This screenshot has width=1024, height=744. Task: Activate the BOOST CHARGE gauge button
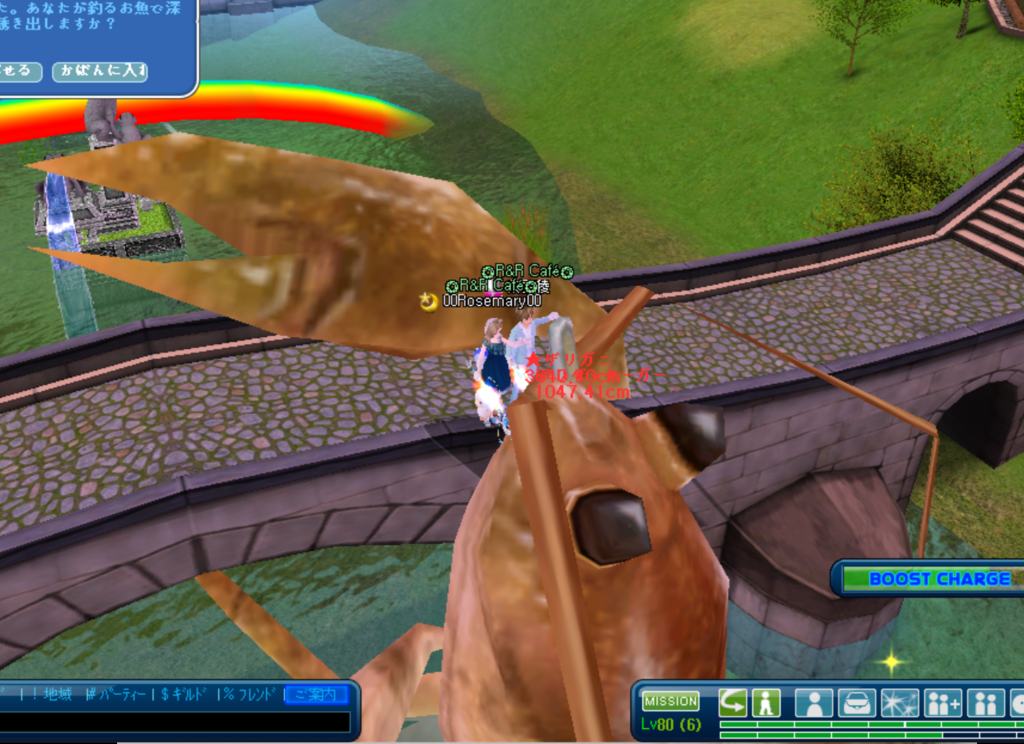pyautogui.click(x=932, y=579)
